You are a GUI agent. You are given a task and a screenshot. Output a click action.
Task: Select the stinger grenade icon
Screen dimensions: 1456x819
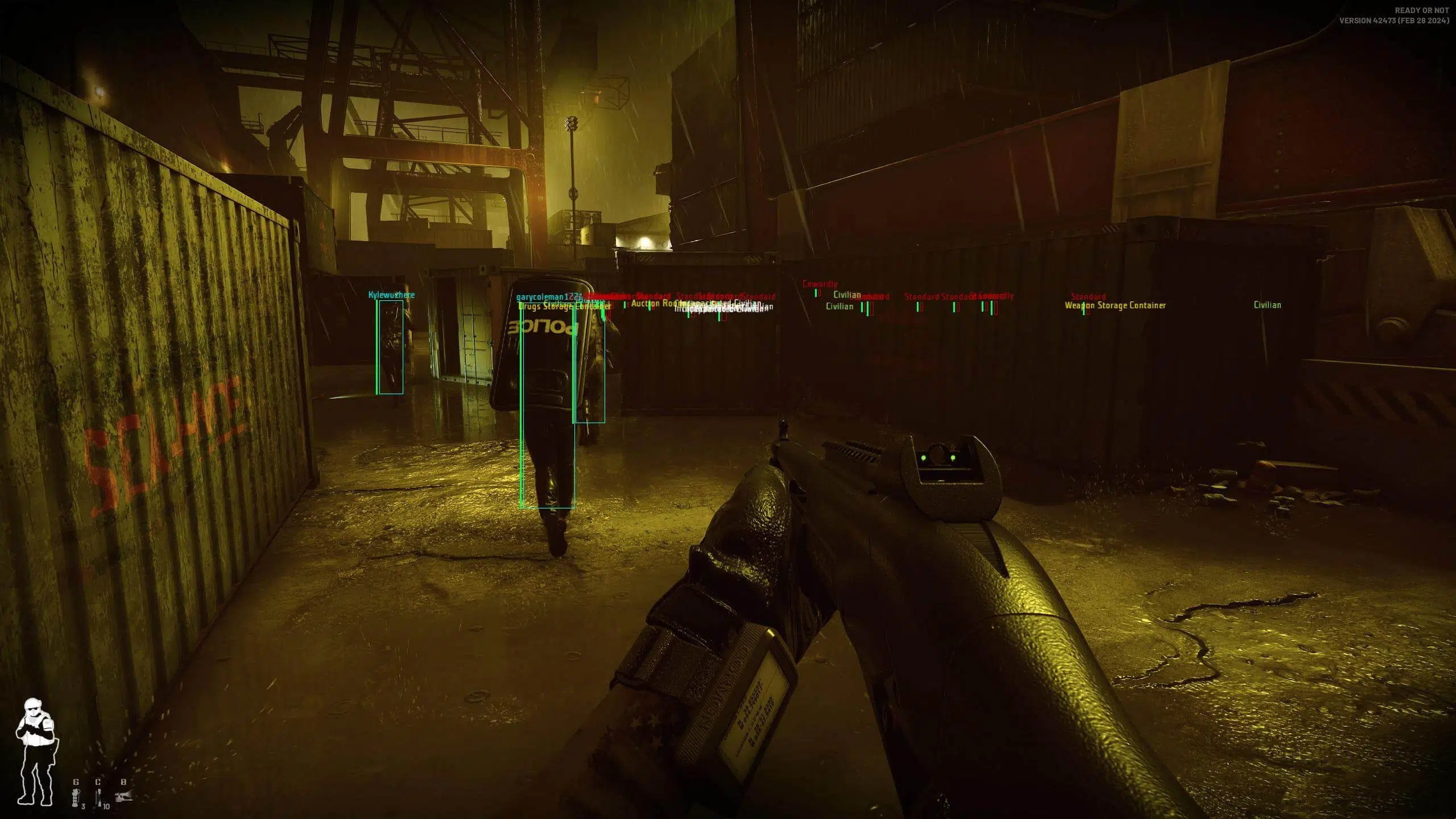76,799
